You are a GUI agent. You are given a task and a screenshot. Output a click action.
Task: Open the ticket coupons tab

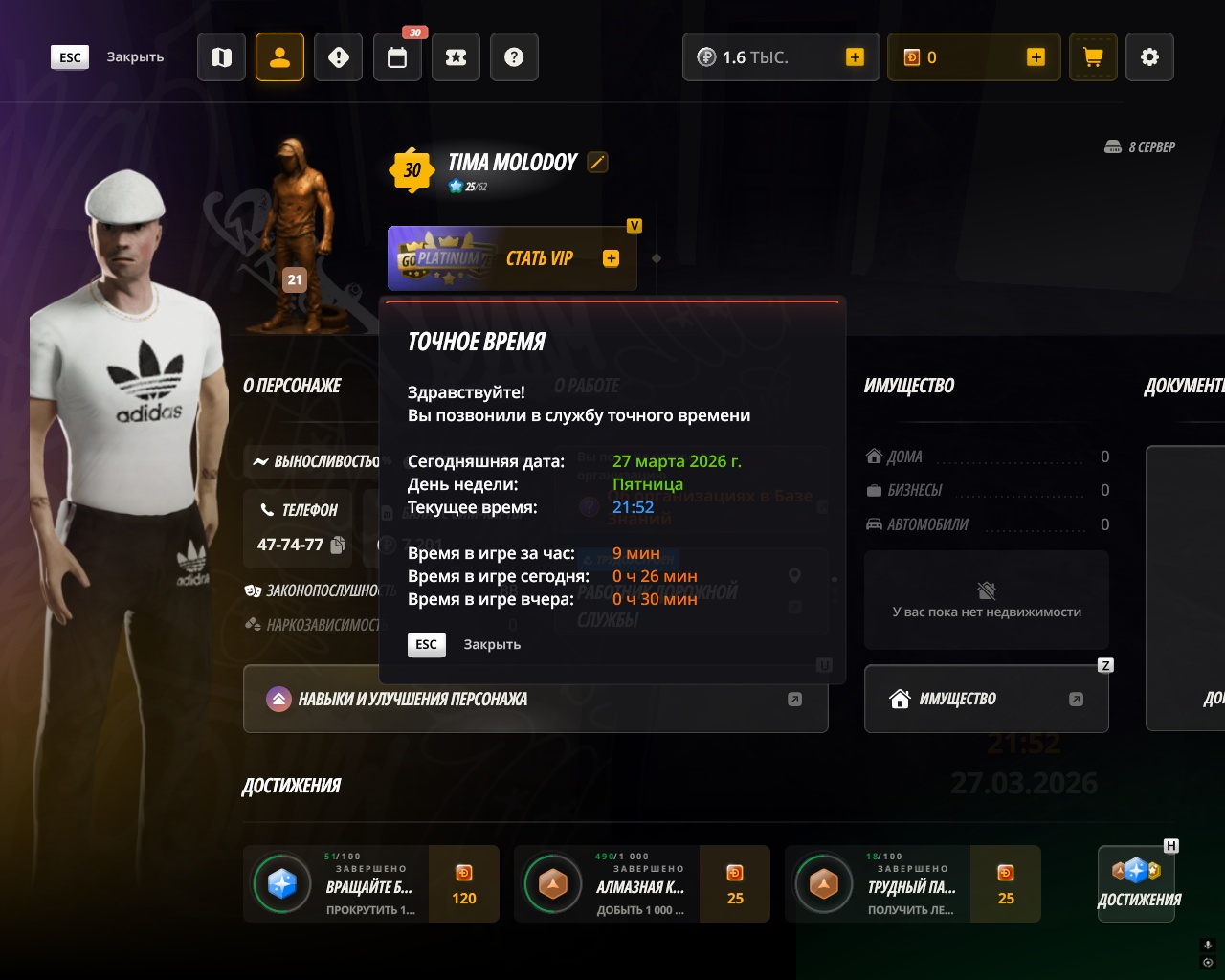click(457, 57)
